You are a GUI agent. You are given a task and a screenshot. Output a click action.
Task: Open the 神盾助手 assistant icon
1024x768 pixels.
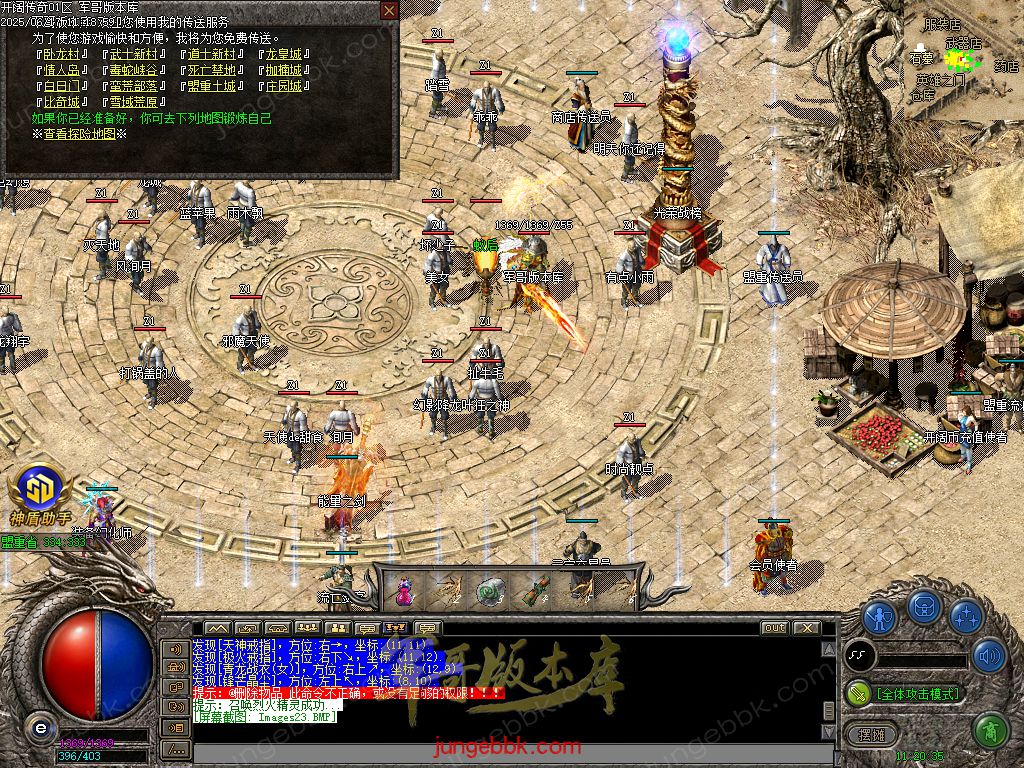point(40,494)
